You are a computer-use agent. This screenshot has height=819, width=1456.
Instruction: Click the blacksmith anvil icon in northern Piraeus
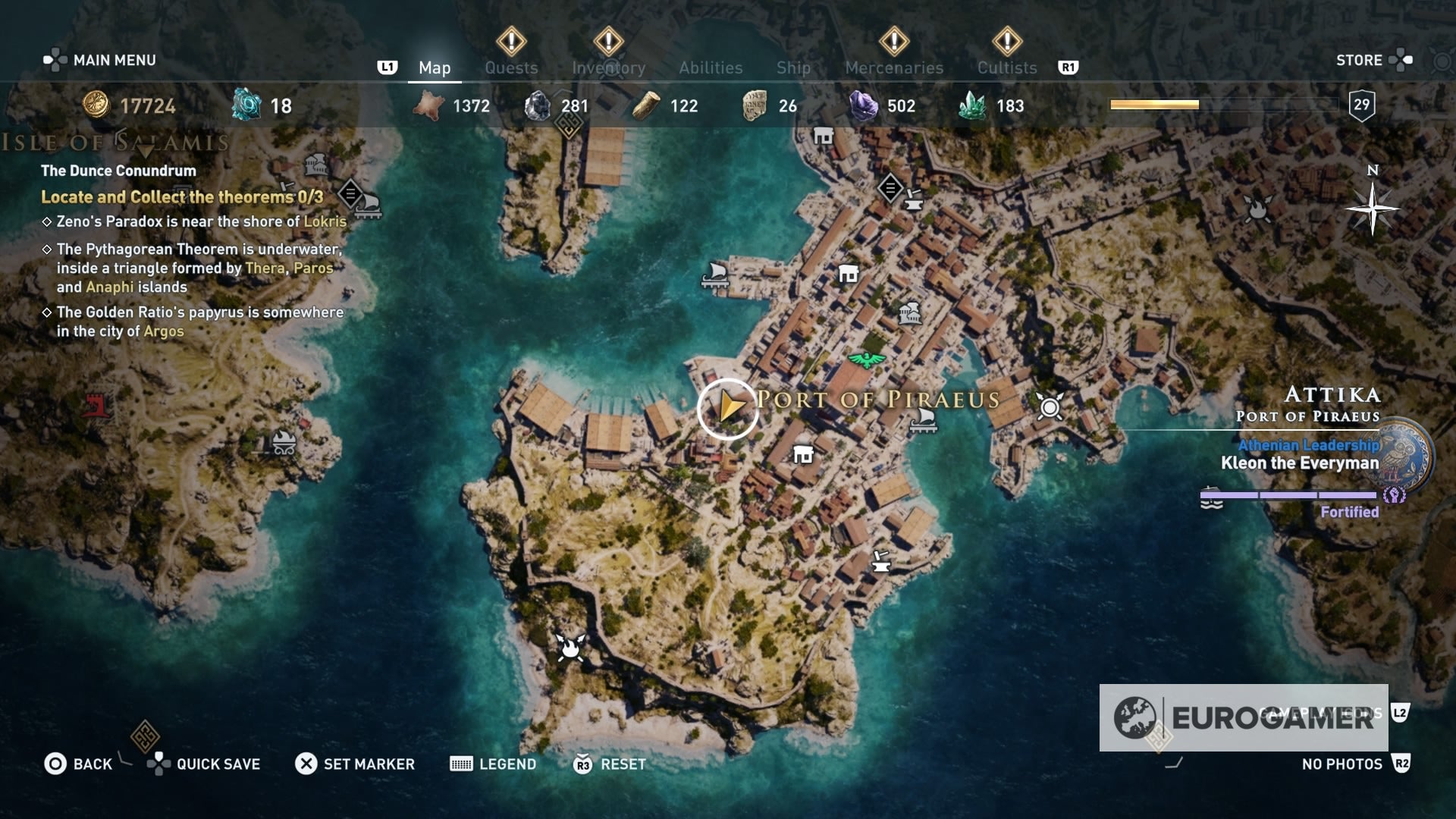tap(914, 201)
